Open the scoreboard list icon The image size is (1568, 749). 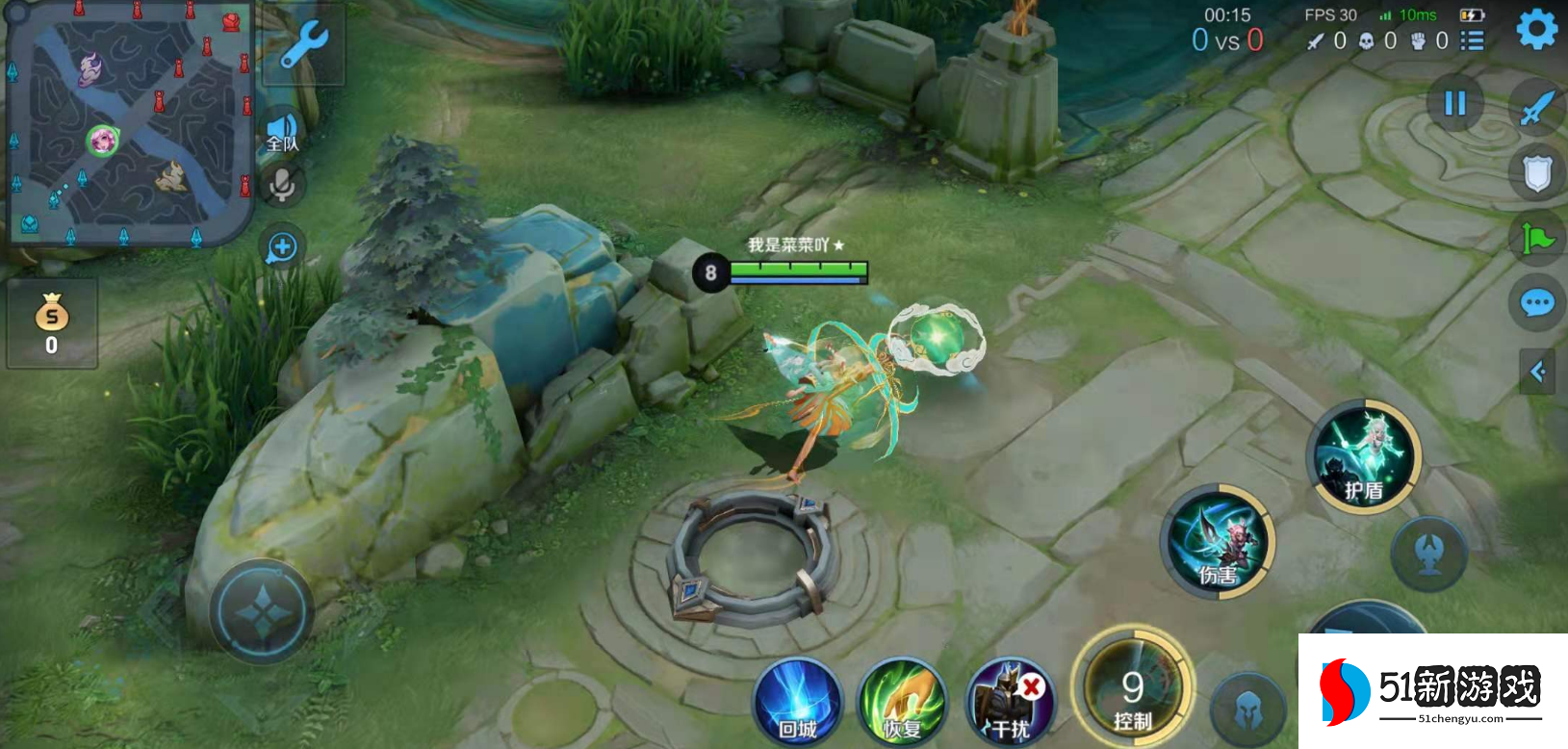[1472, 40]
